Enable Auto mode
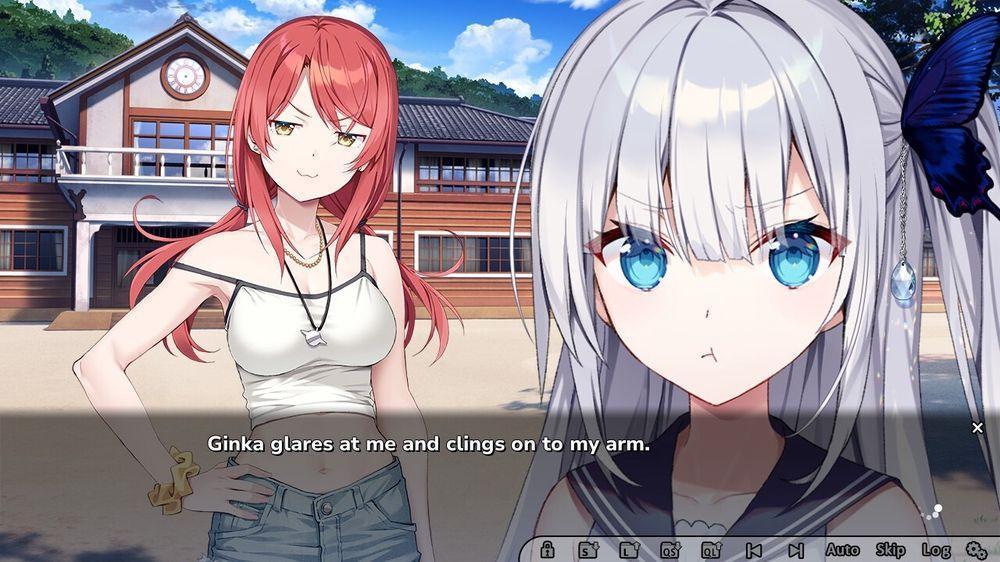The height and width of the screenshot is (562, 1000). (842, 549)
